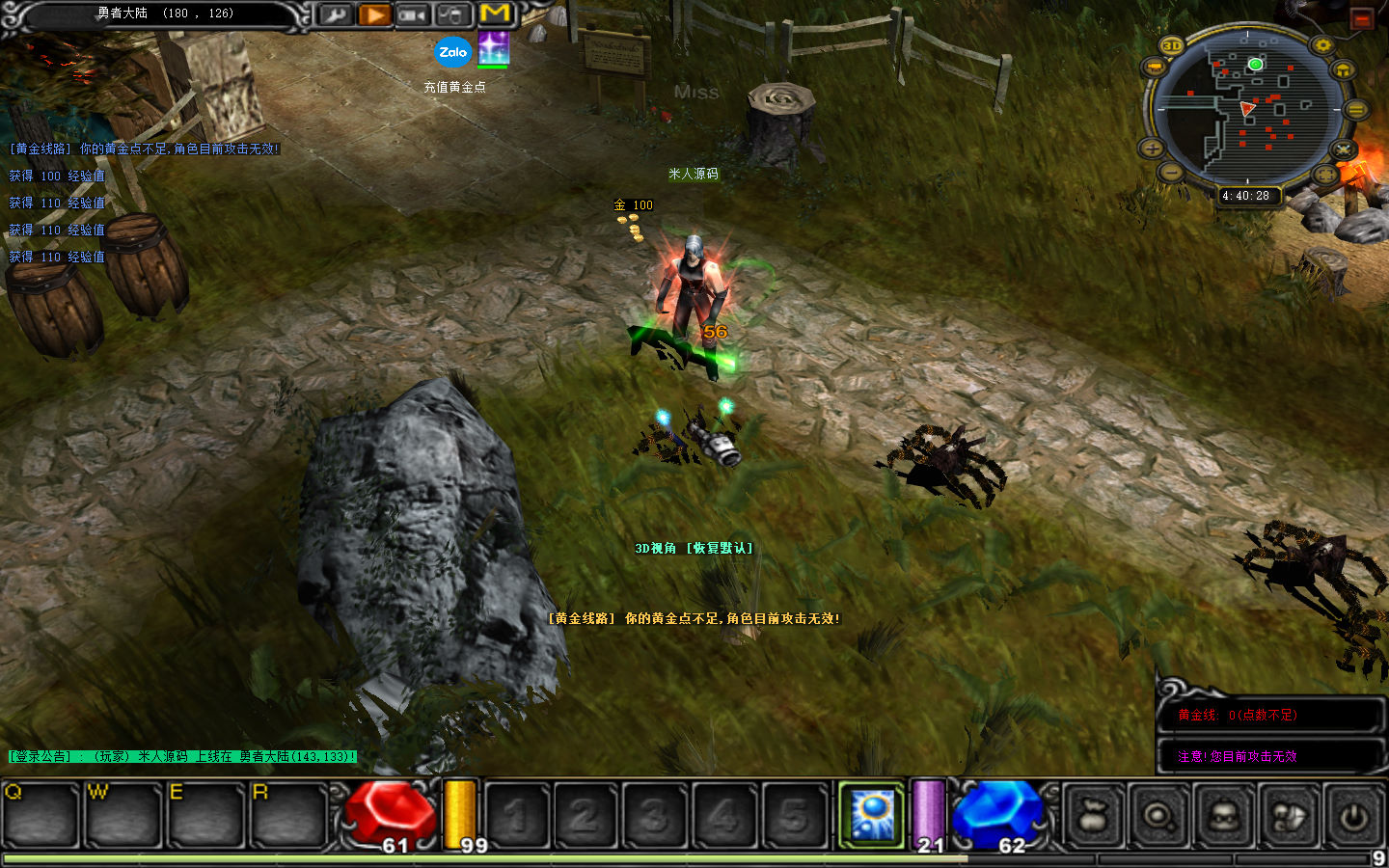Click the power exit button

tap(1353, 817)
